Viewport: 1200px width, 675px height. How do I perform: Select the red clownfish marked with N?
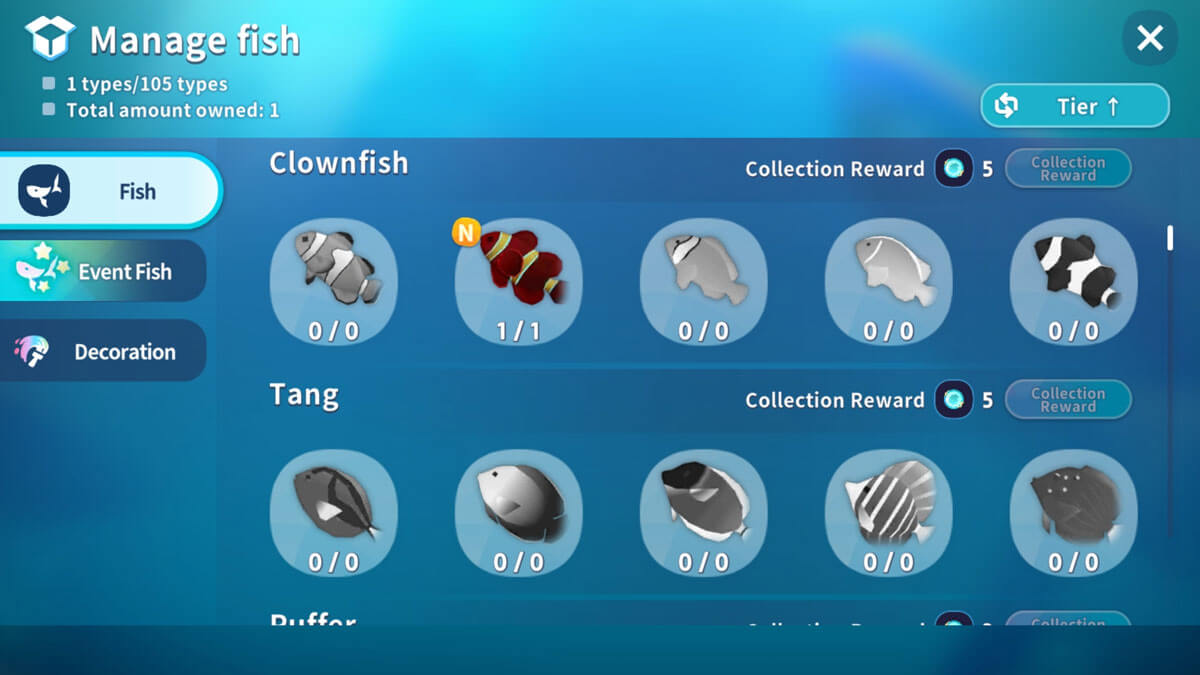pyautogui.click(x=518, y=281)
